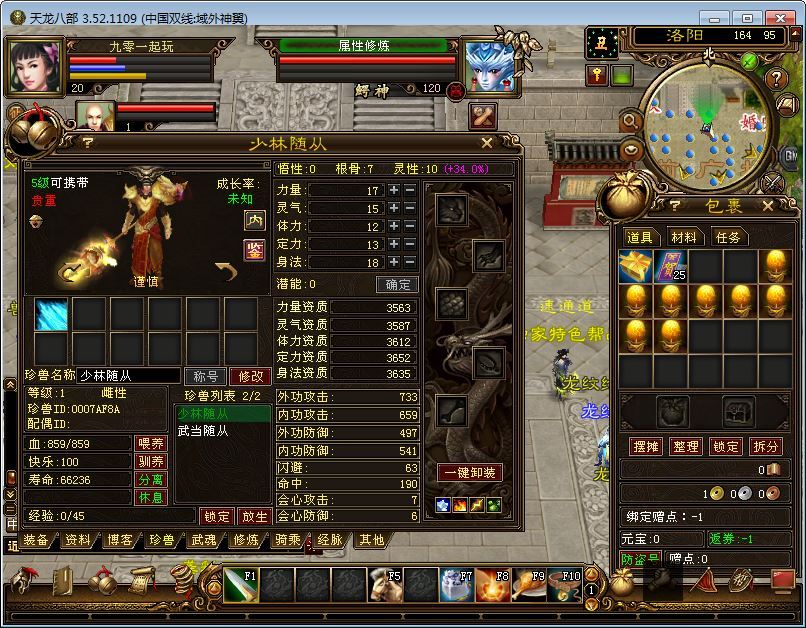Activate the F1 green blade skill

(x=240, y=584)
